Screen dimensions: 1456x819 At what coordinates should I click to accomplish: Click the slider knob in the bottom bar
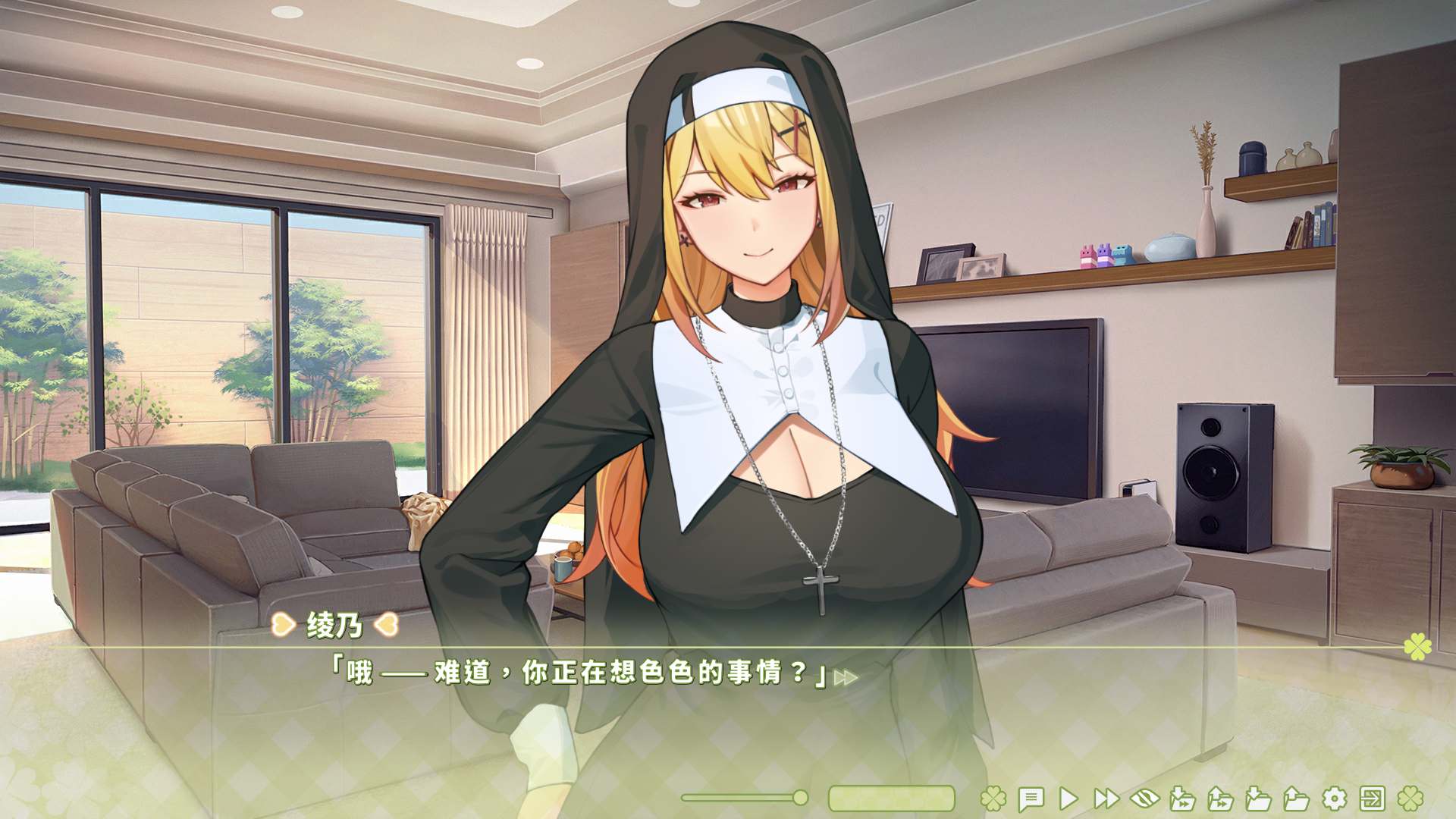[x=800, y=797]
